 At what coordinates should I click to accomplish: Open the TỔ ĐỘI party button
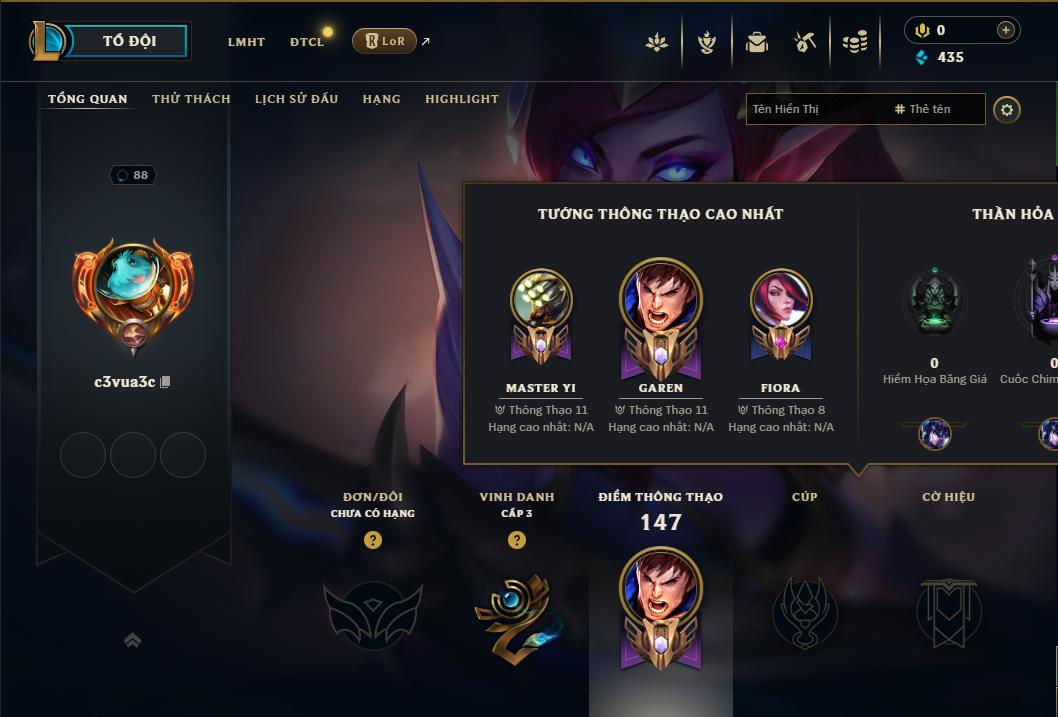coord(128,41)
